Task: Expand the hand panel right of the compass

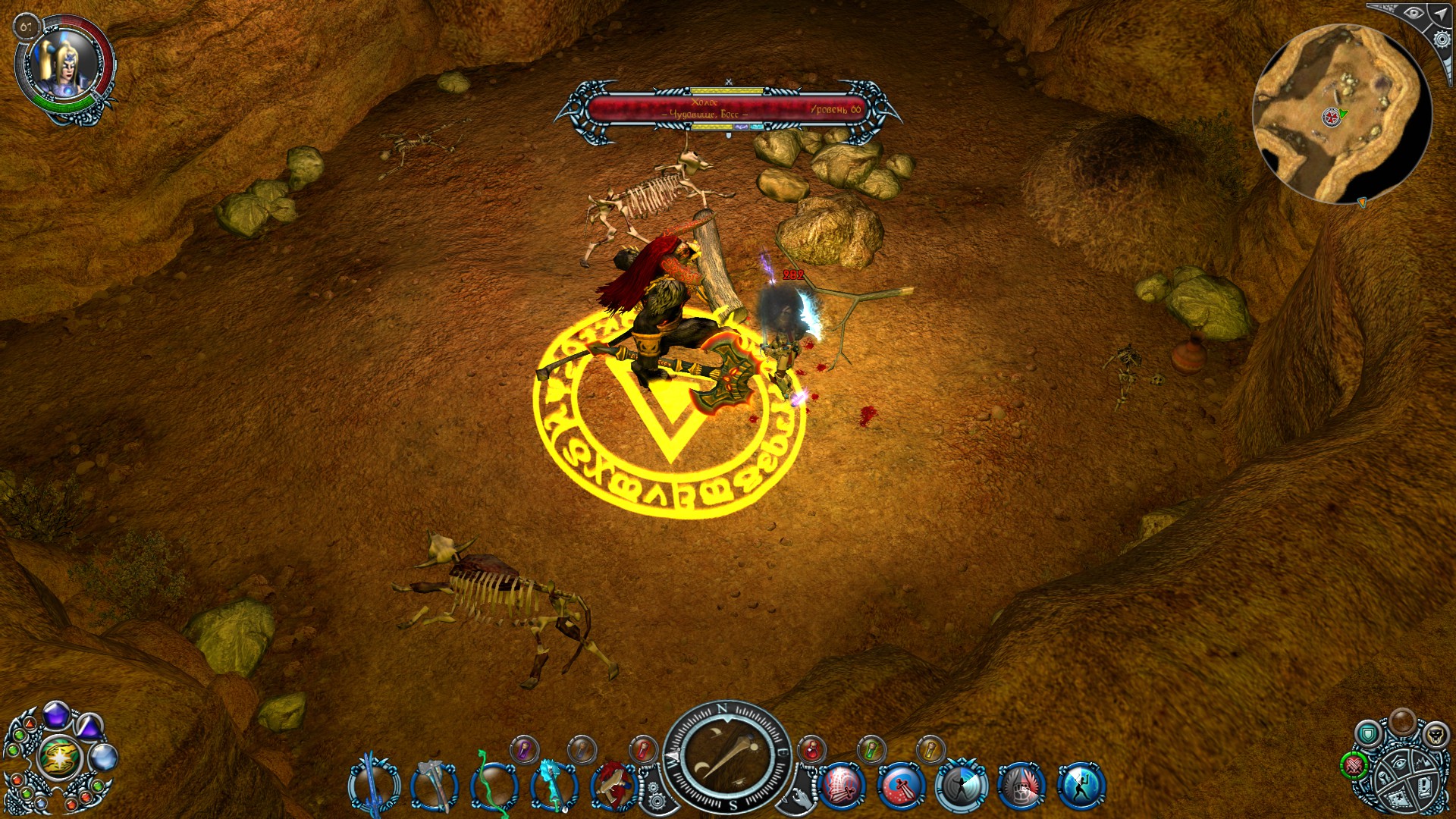Action: point(802,799)
